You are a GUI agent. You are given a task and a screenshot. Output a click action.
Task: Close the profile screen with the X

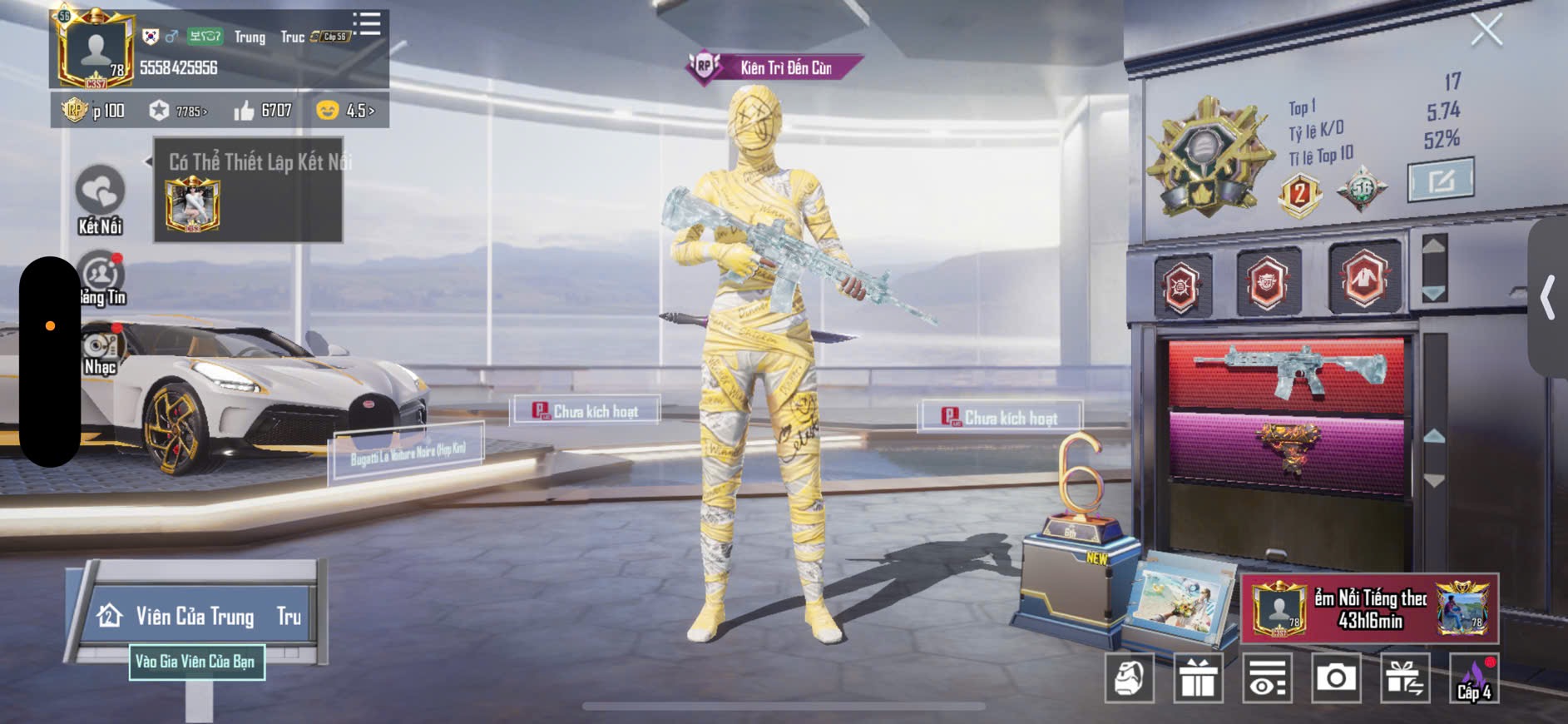[1486, 31]
